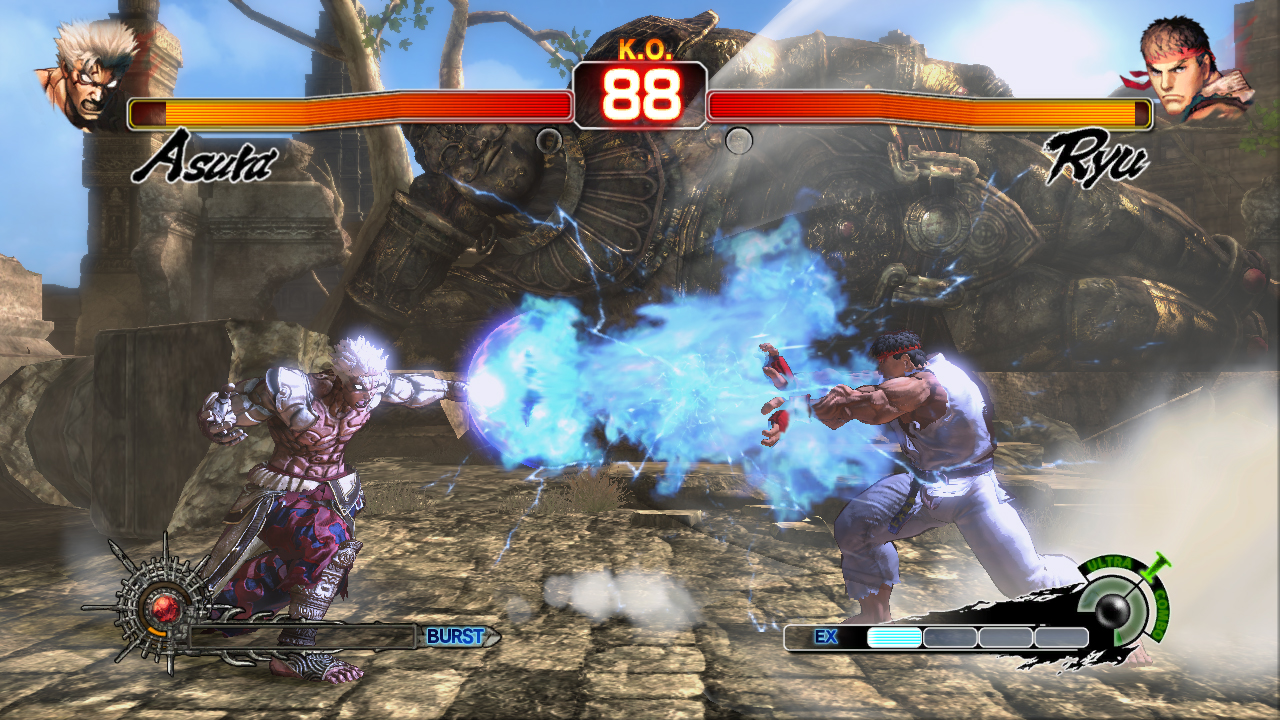Click the EX label on Ryu's meter
The height and width of the screenshot is (720, 1280).
(x=826, y=636)
